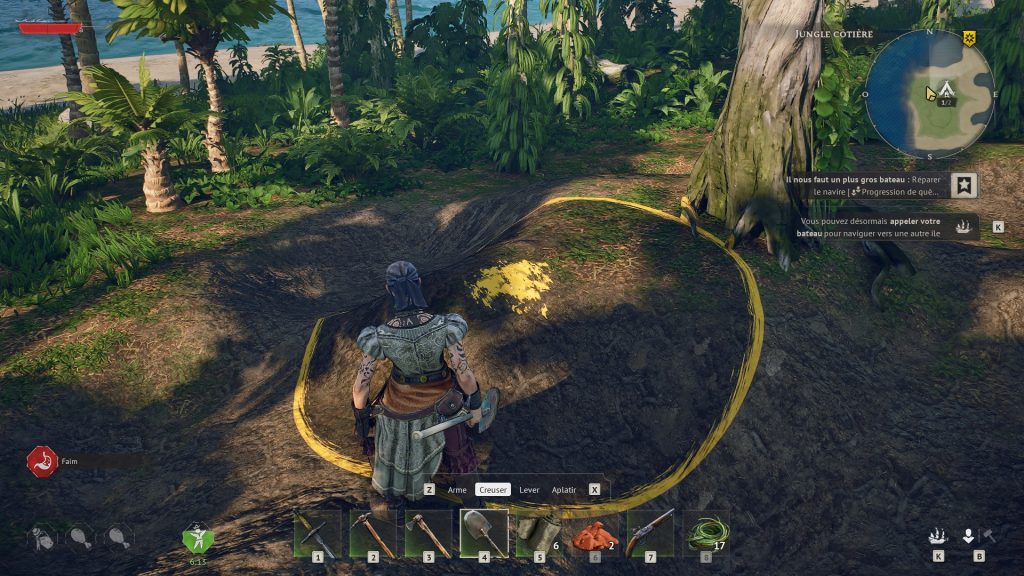Set shovel mode to Aplatir
The width and height of the screenshot is (1024, 576).
pyautogui.click(x=564, y=490)
